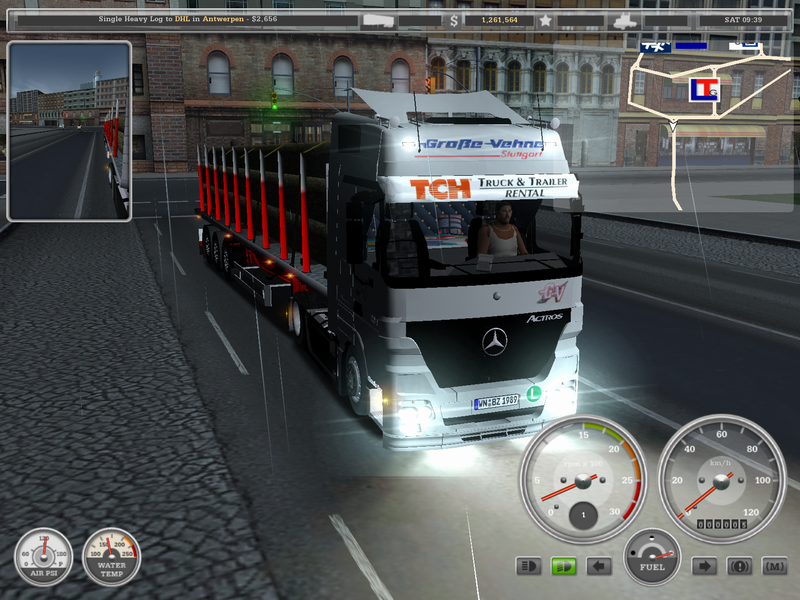Viewport: 800px width, 600px height.
Task: Toggle the high beam headlights indicator
Action: 529,567
